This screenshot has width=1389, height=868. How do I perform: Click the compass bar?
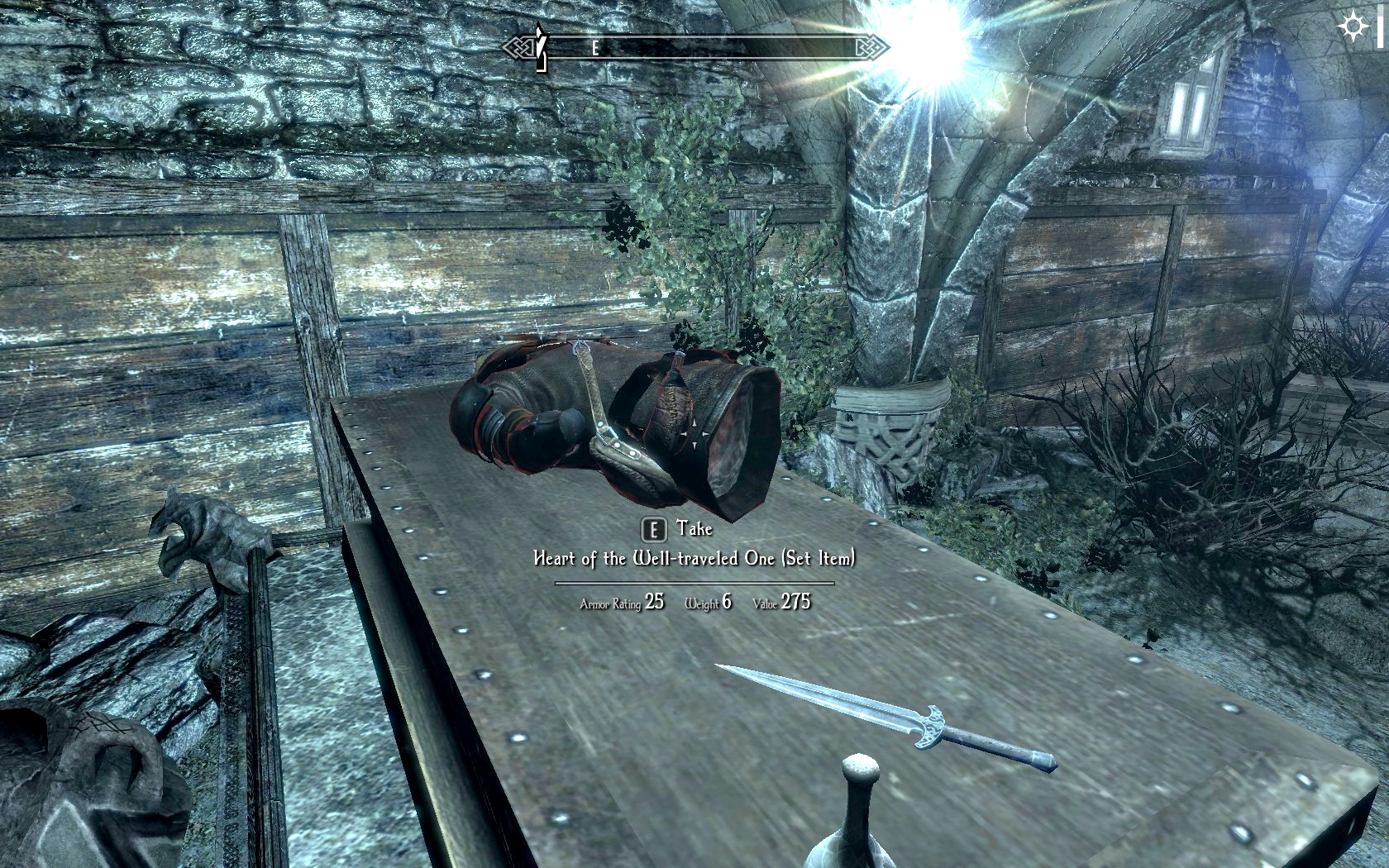coord(695,48)
